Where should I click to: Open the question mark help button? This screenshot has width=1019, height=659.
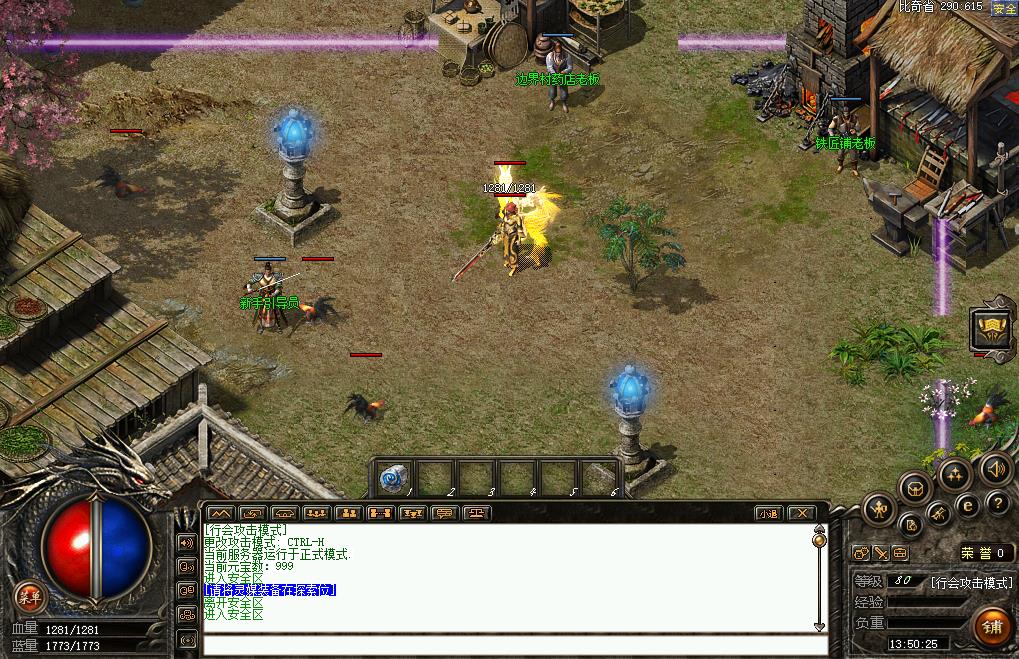(996, 503)
